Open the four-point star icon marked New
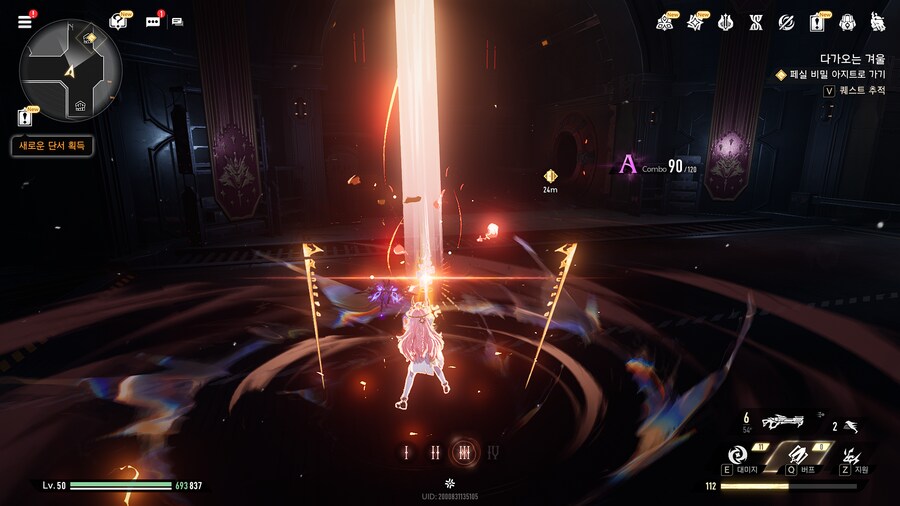This screenshot has width=900, height=506. 696,22
